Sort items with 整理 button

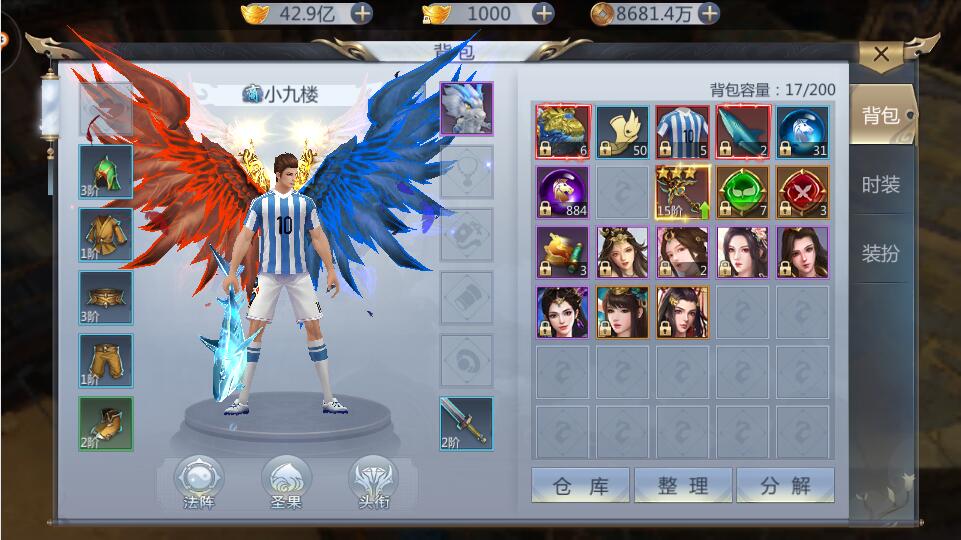pos(683,486)
